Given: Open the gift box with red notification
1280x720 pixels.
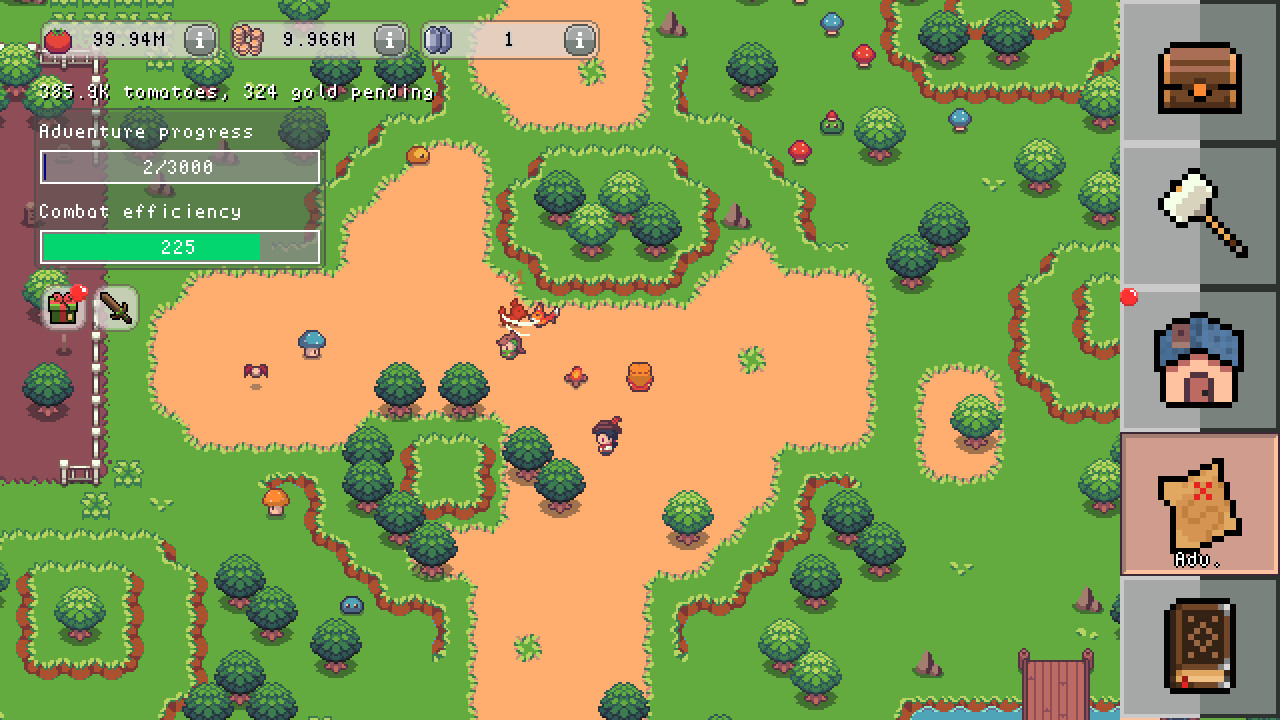Looking at the screenshot, I should 63,308.
